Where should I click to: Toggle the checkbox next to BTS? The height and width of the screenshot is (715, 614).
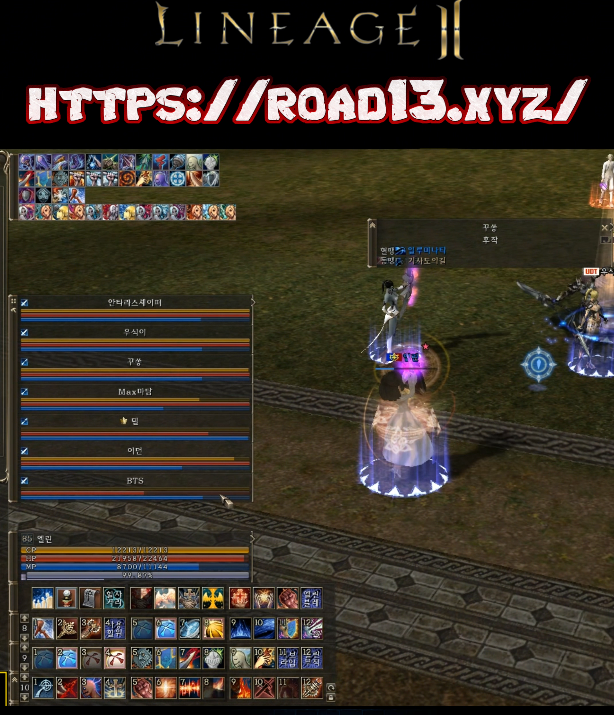pyautogui.click(x=25, y=481)
